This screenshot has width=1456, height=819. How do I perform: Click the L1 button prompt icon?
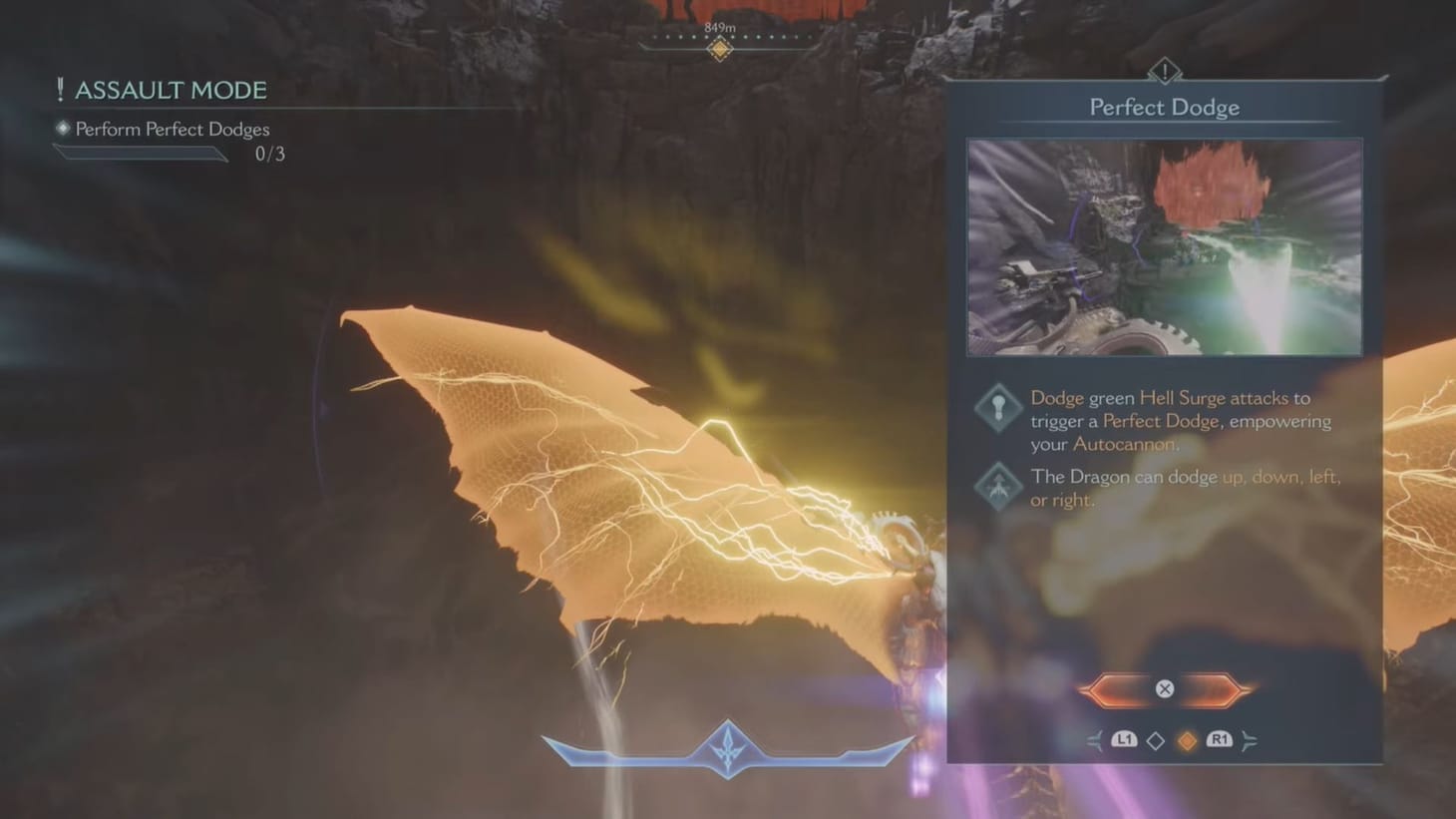click(x=1125, y=740)
